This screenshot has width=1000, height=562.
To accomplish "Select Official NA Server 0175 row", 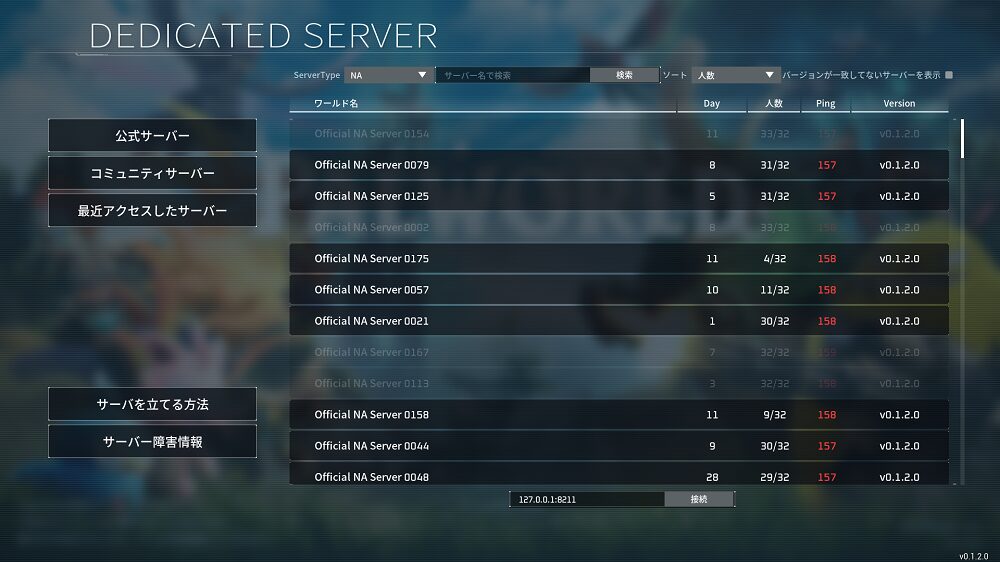I will click(x=618, y=259).
